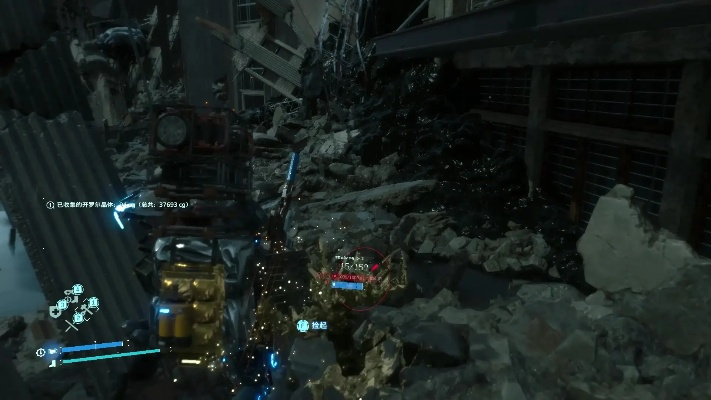Click the chiral crystal notification info icon
Viewport: 711px width, 400px height.
(50, 204)
